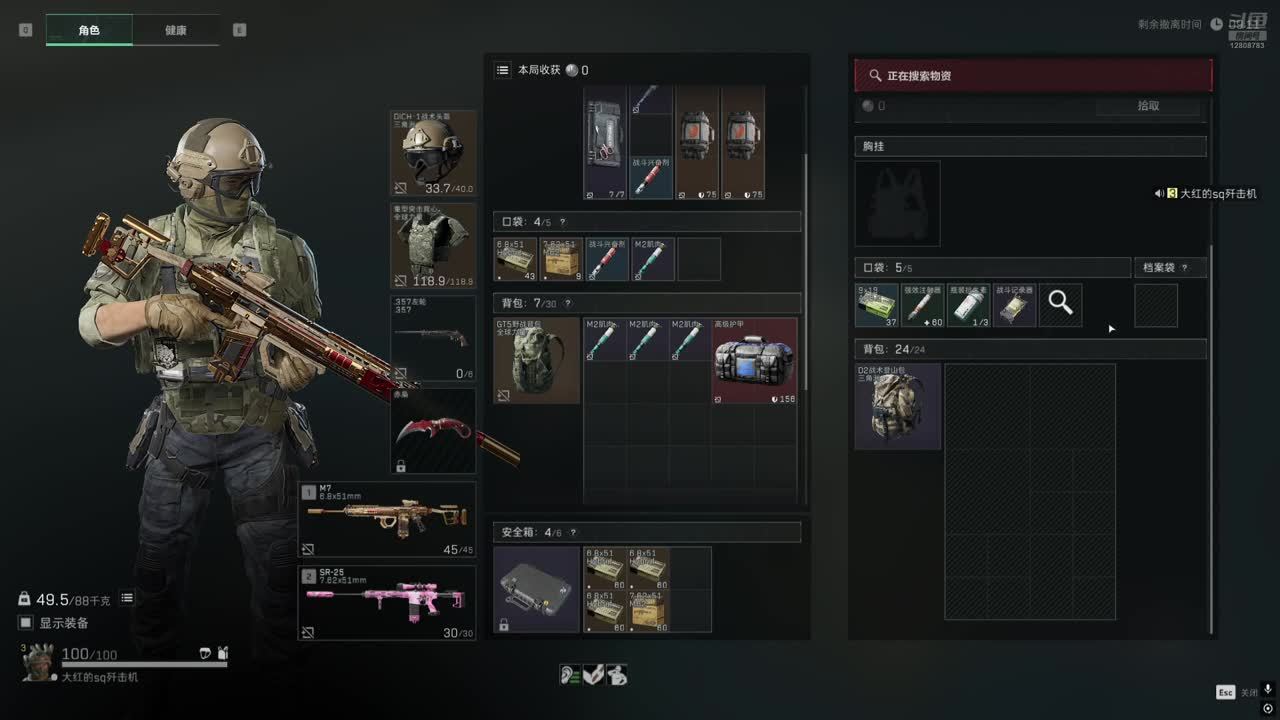Select the heavy body armor slot
Screen dimensions: 1280x720
(x=433, y=246)
